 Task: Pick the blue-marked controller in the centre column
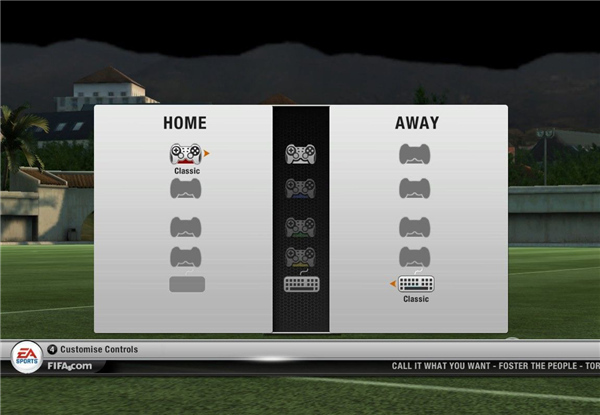[300, 187]
